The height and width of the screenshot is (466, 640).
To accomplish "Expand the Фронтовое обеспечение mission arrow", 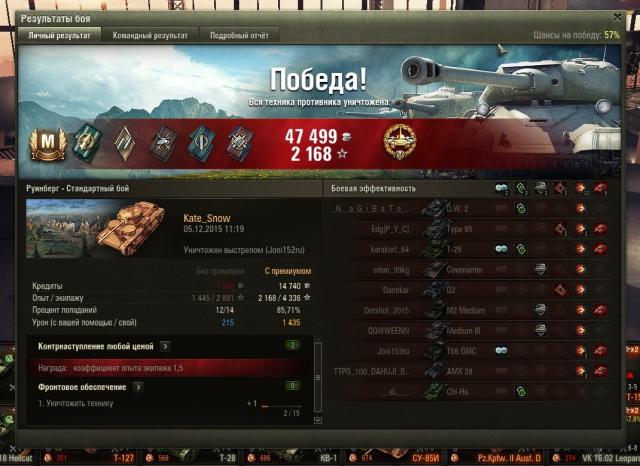I will (140, 386).
